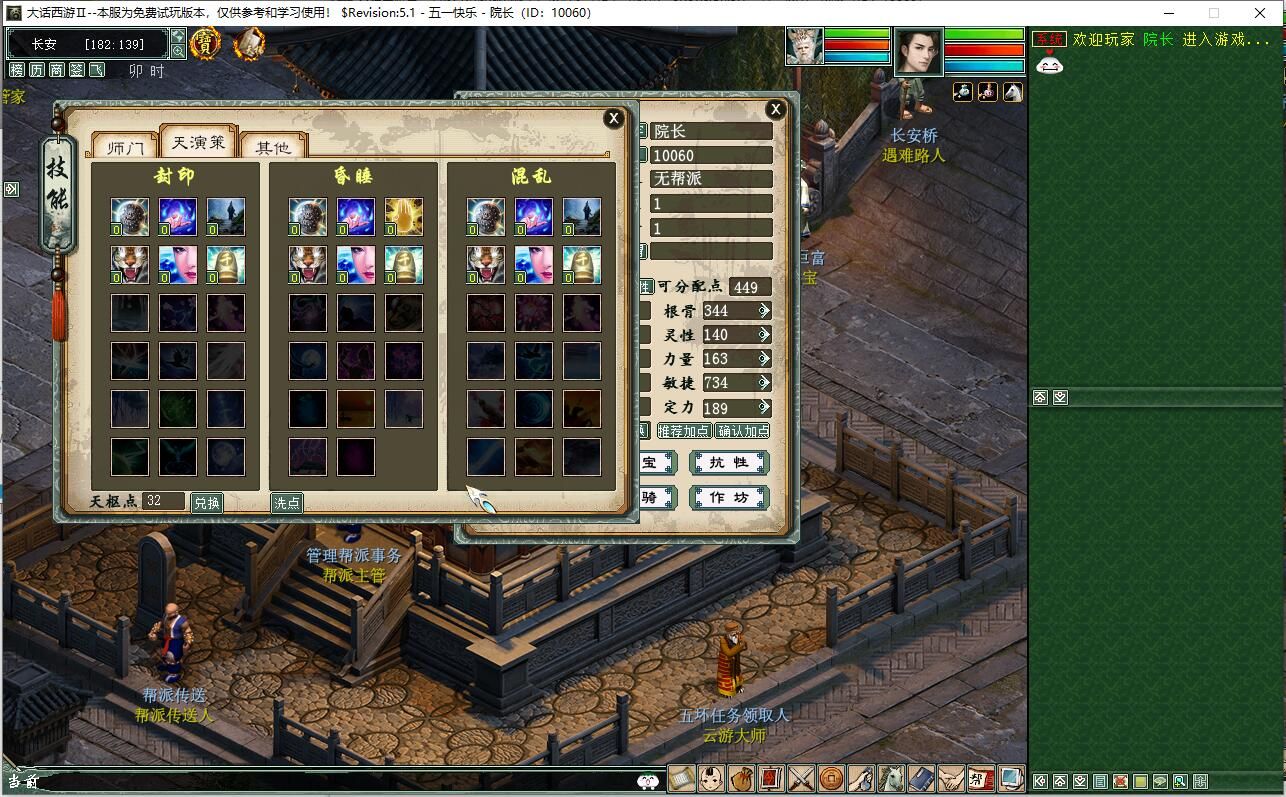1286x797 pixels.
Task: Click the 推荐加点 button
Action: point(684,431)
